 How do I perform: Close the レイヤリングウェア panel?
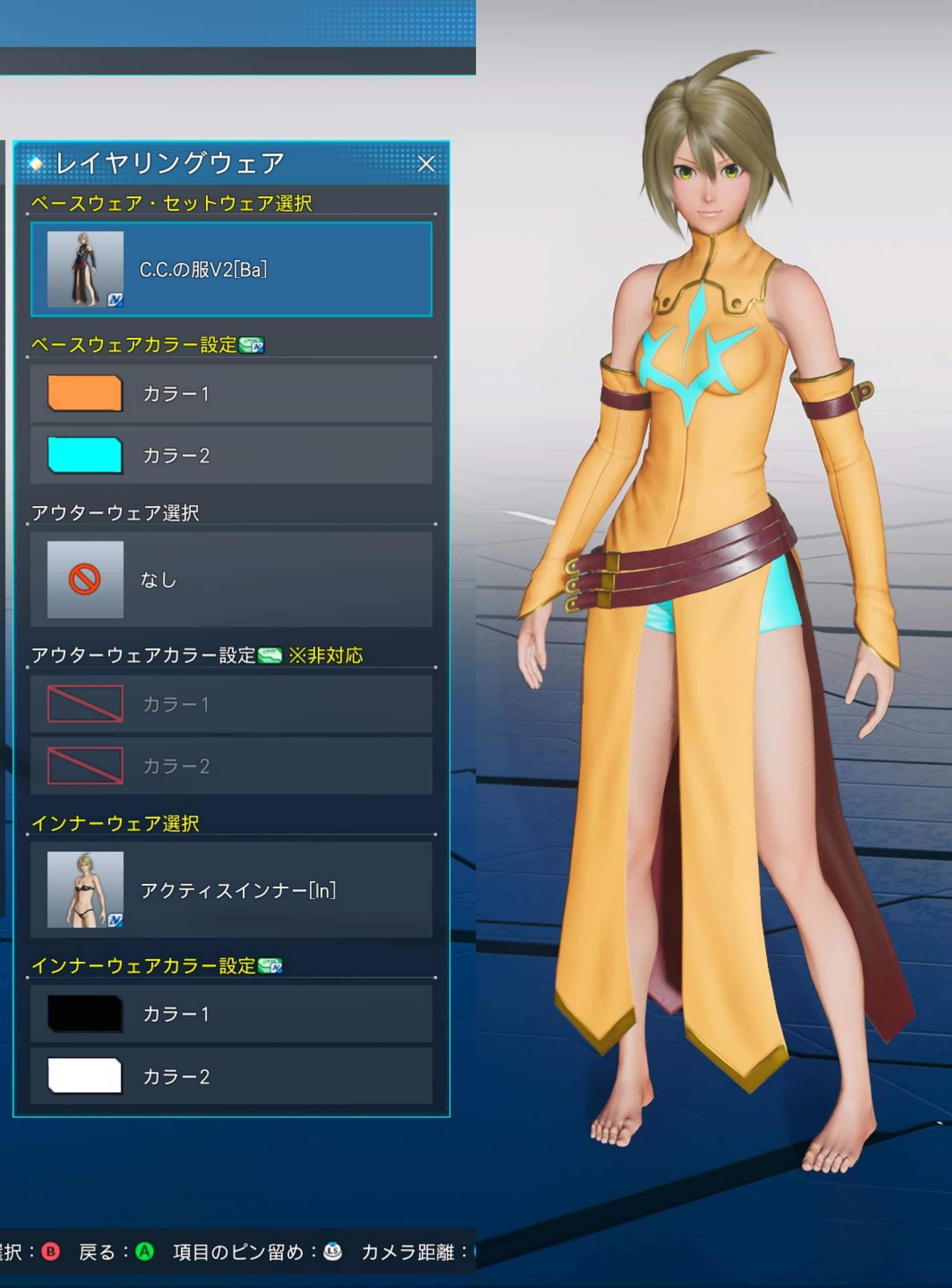click(427, 164)
